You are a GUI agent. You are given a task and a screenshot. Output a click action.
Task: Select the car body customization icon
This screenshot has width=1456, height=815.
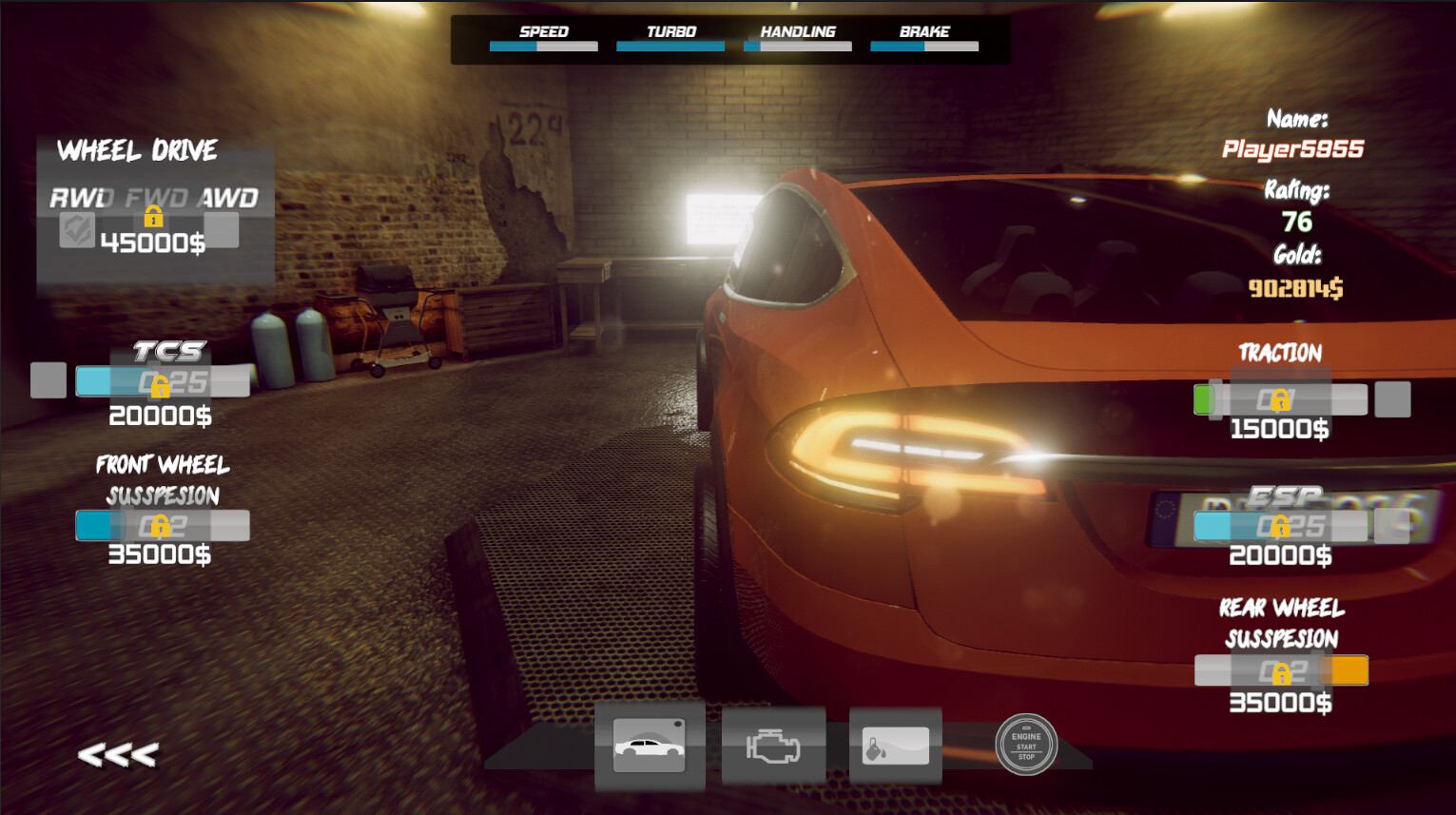[650, 746]
